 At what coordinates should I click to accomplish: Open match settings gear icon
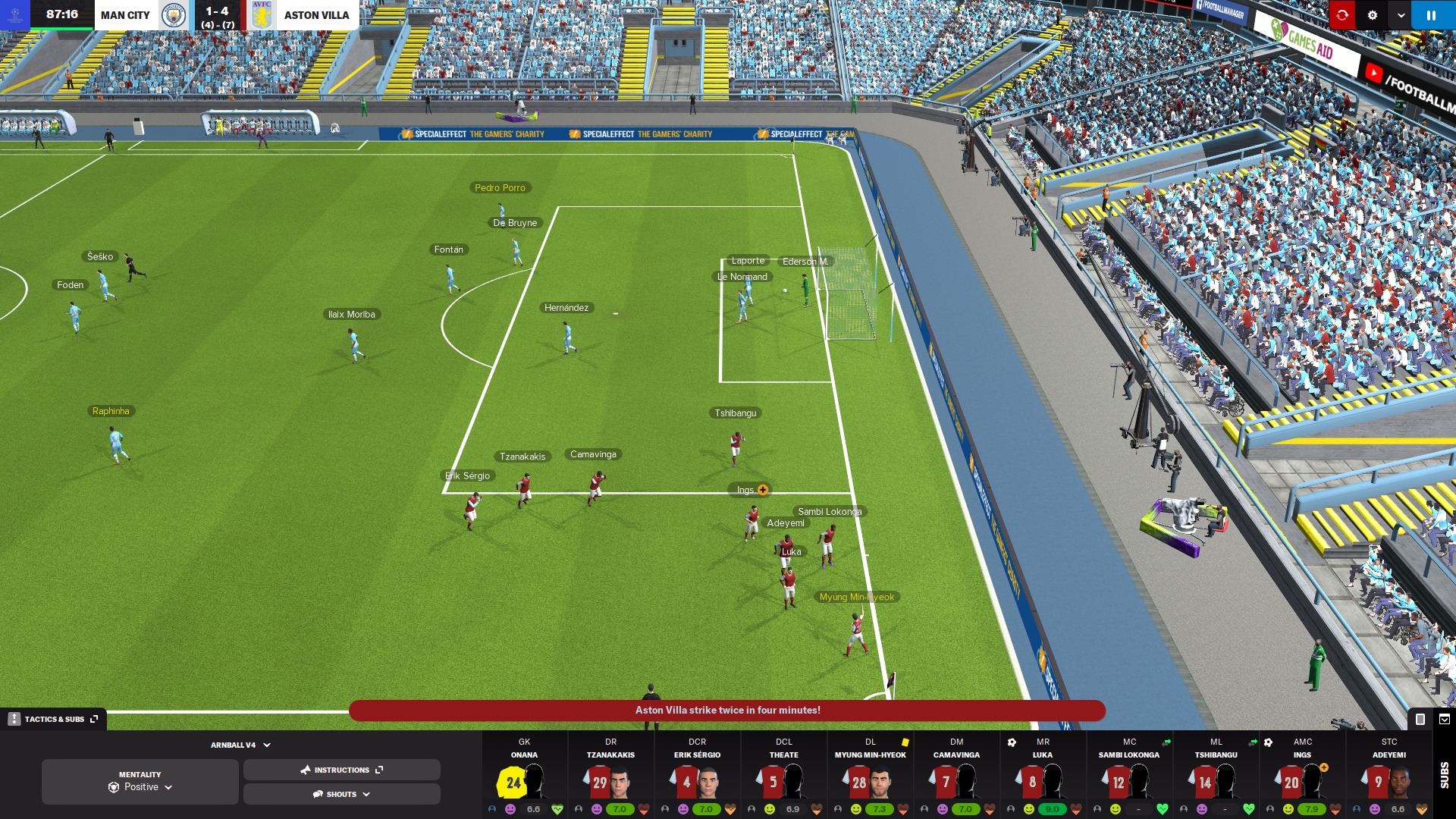coord(1372,15)
